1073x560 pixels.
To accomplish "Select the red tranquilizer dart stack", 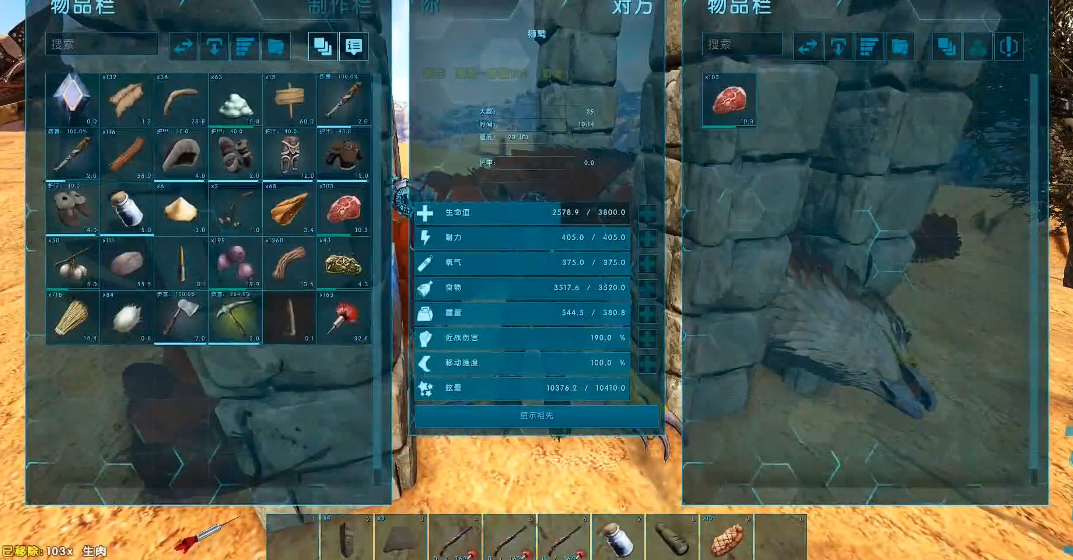I will 343,317.
